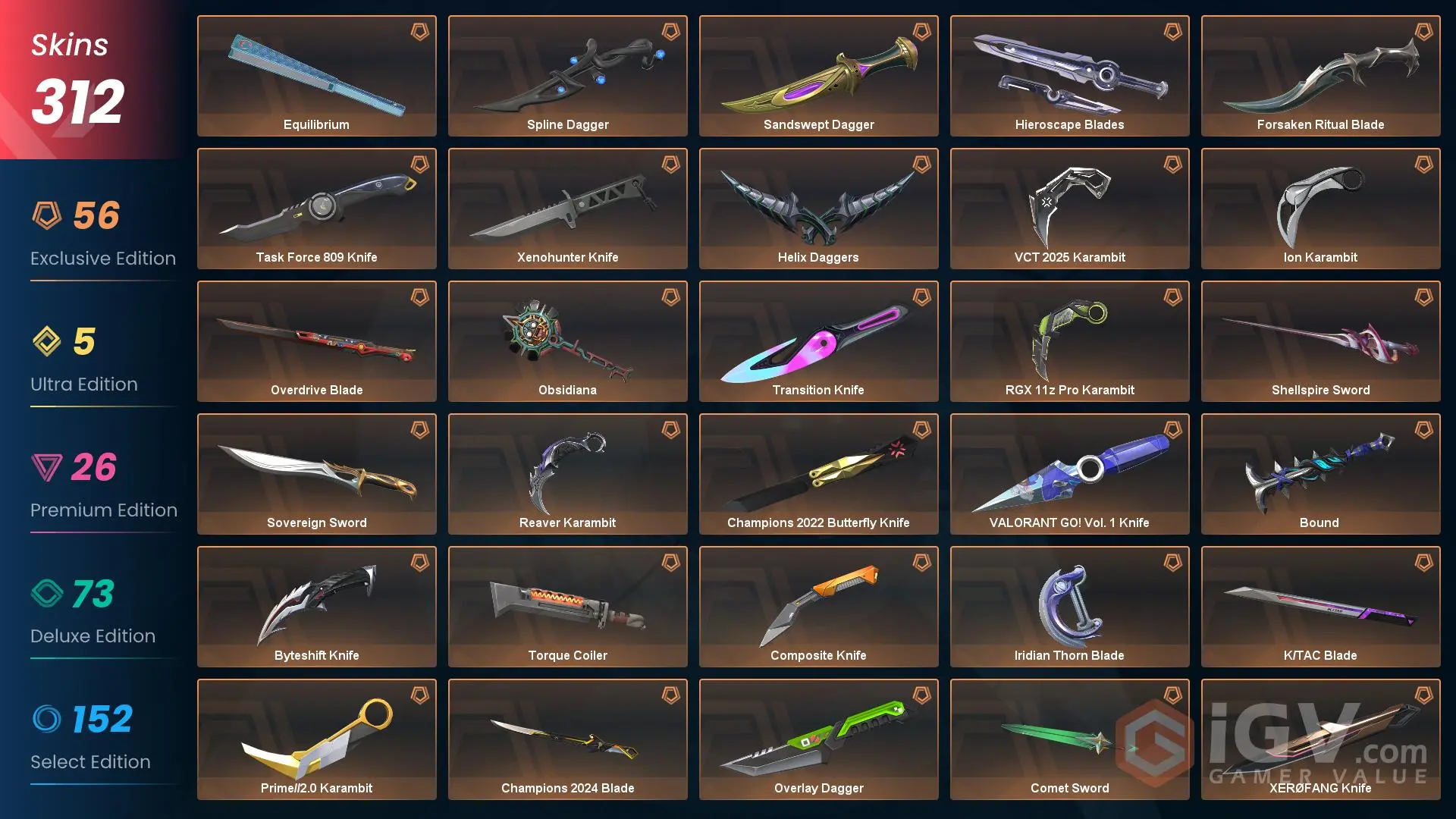The height and width of the screenshot is (819, 1456).
Task: Open the Ion Karambit skin
Action: click(x=1319, y=209)
